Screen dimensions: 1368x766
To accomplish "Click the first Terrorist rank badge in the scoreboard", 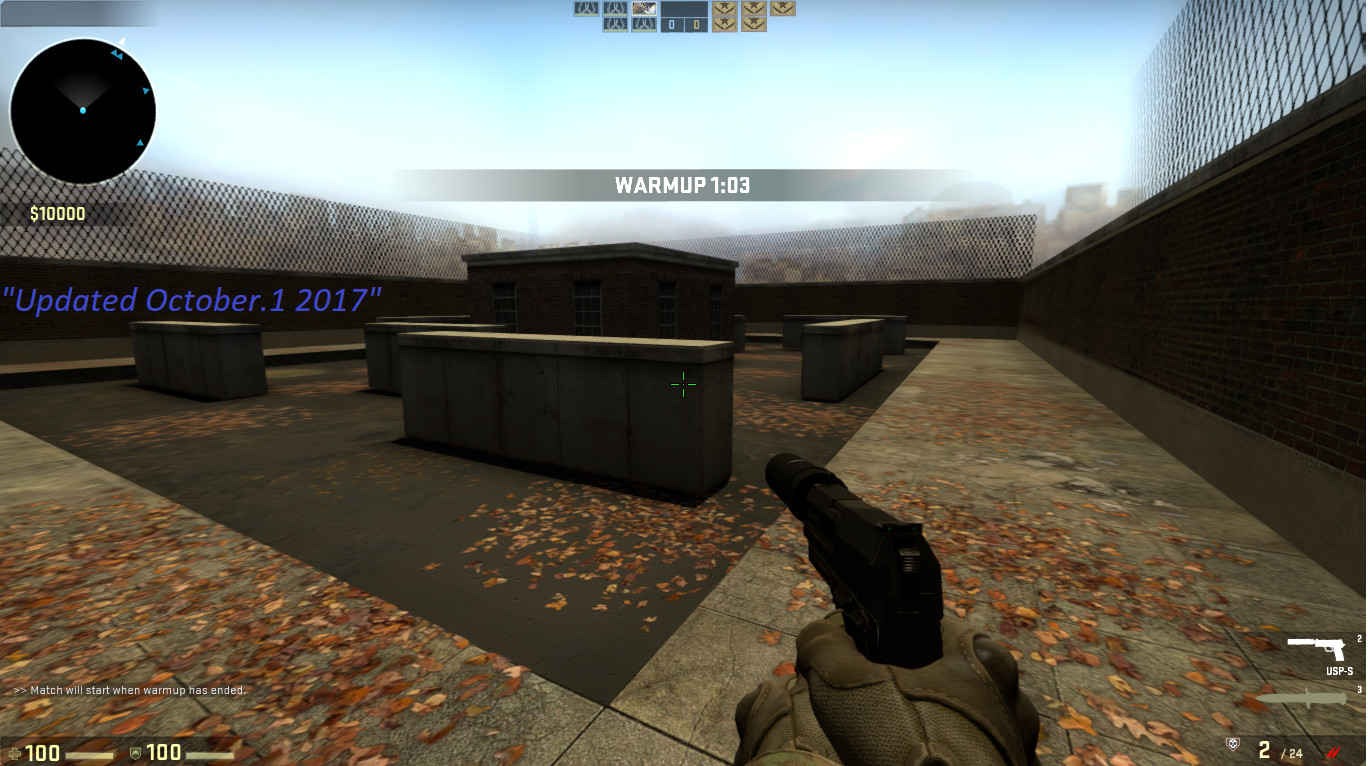I will (x=725, y=10).
